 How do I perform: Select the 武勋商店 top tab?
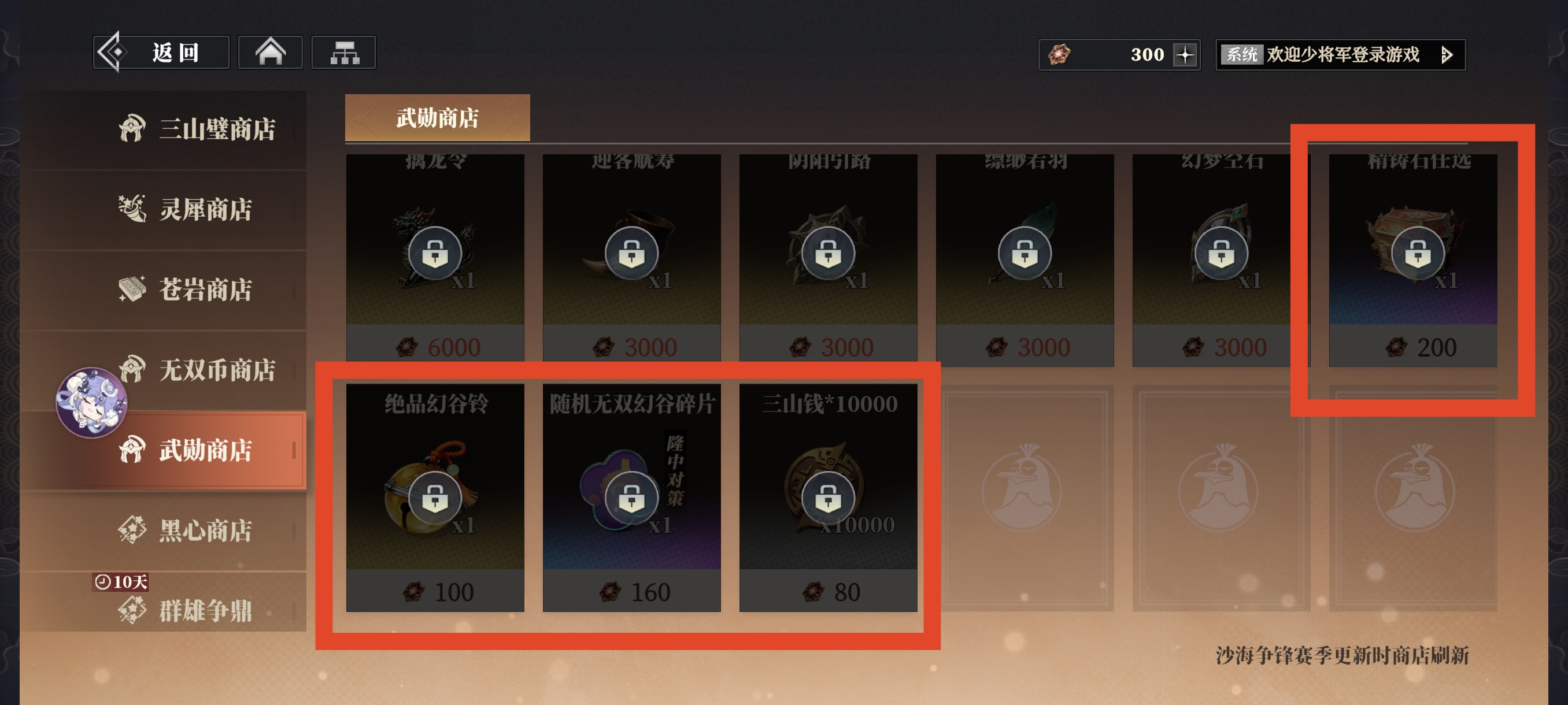pos(437,118)
